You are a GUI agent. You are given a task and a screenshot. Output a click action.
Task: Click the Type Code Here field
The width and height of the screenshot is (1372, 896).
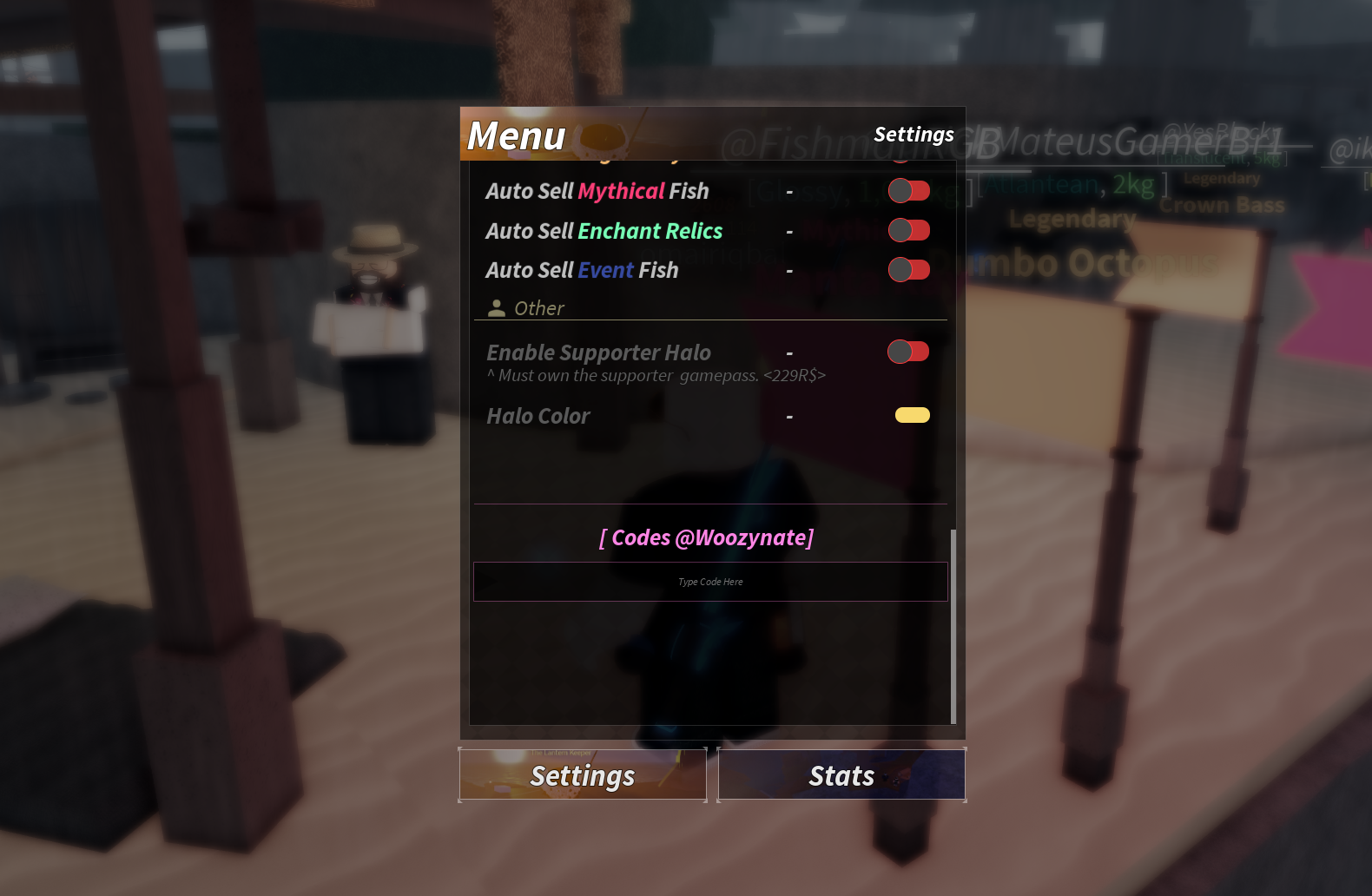[x=709, y=582]
